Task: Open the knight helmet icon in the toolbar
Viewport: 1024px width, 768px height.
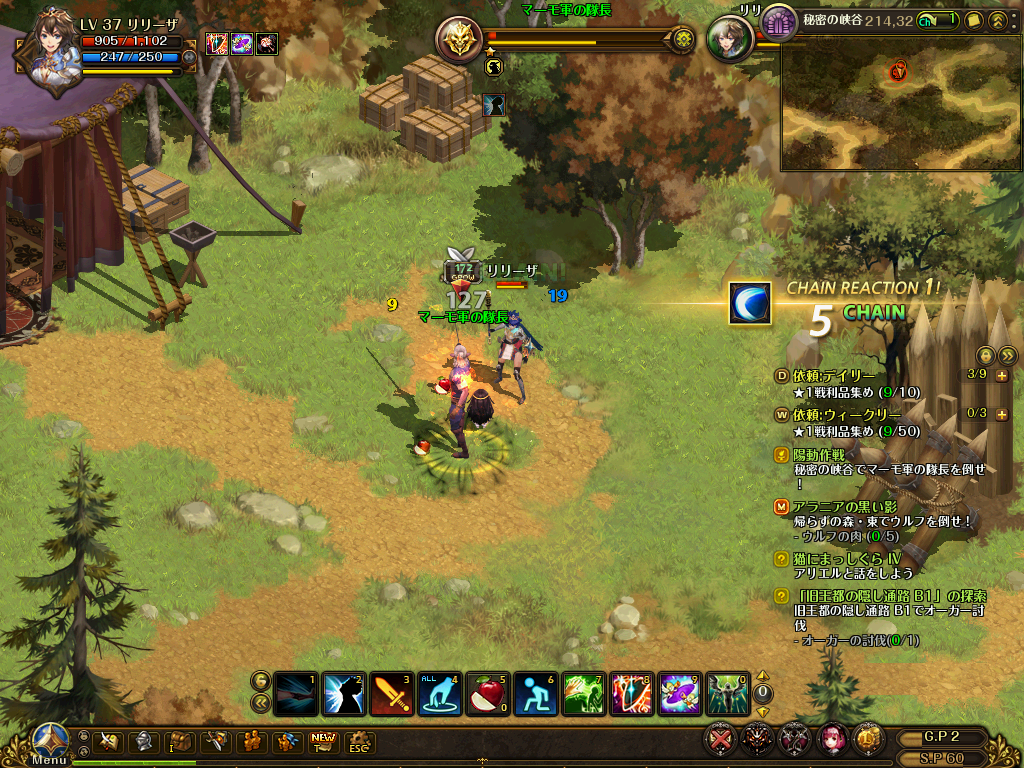Action: click(x=143, y=741)
